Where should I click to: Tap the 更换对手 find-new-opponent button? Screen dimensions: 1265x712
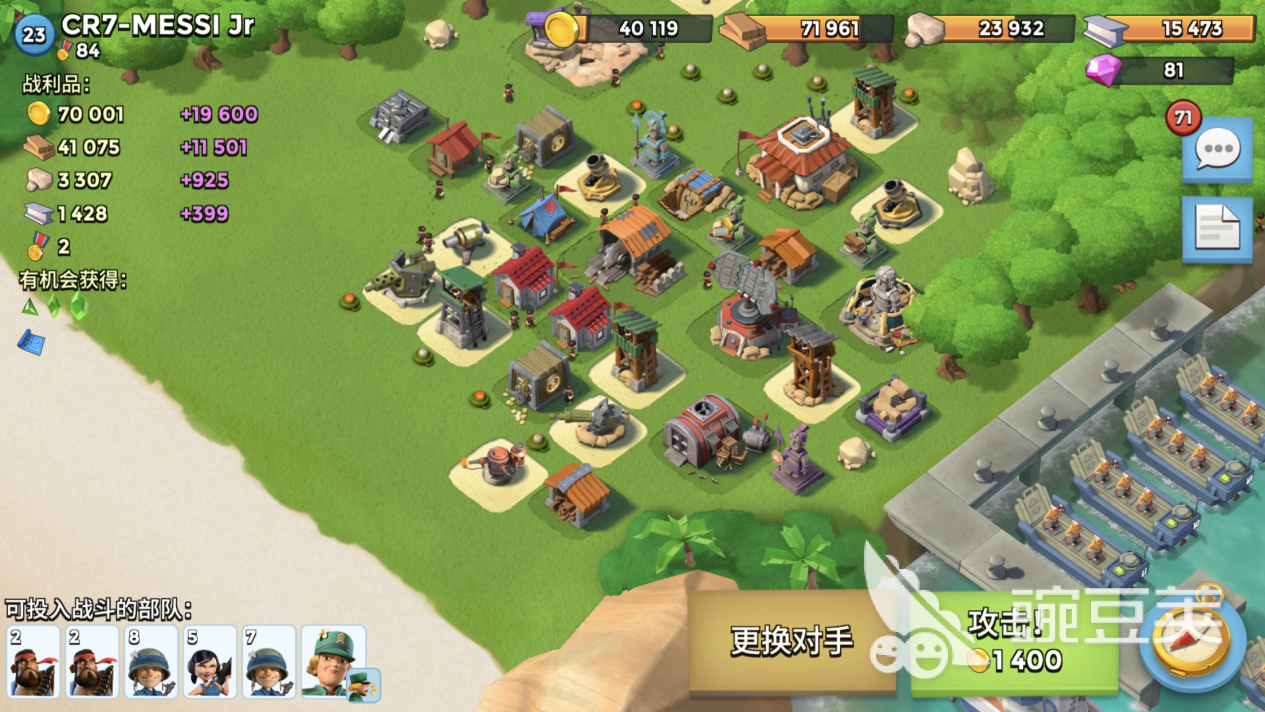792,640
